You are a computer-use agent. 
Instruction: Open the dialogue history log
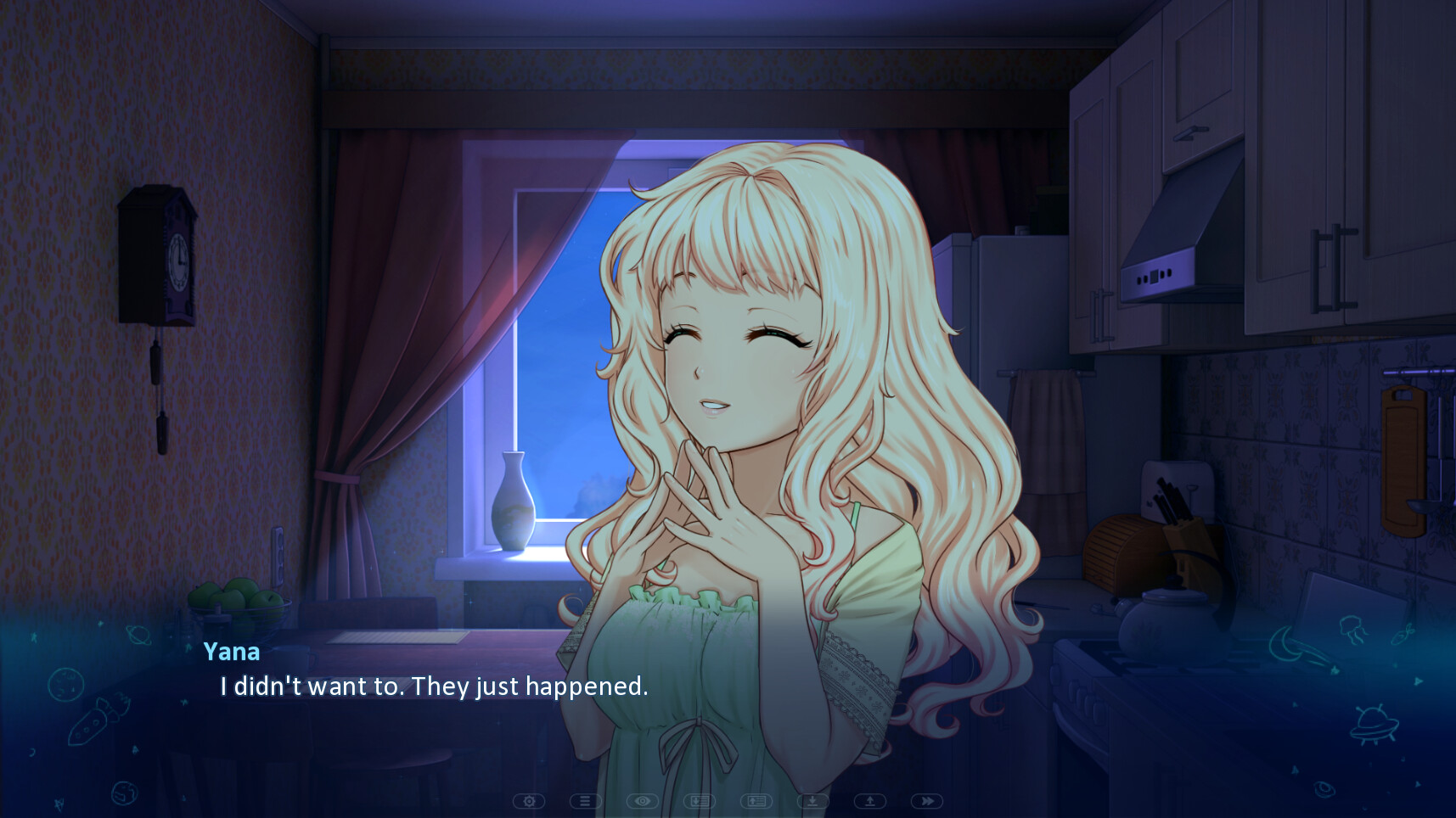586,800
